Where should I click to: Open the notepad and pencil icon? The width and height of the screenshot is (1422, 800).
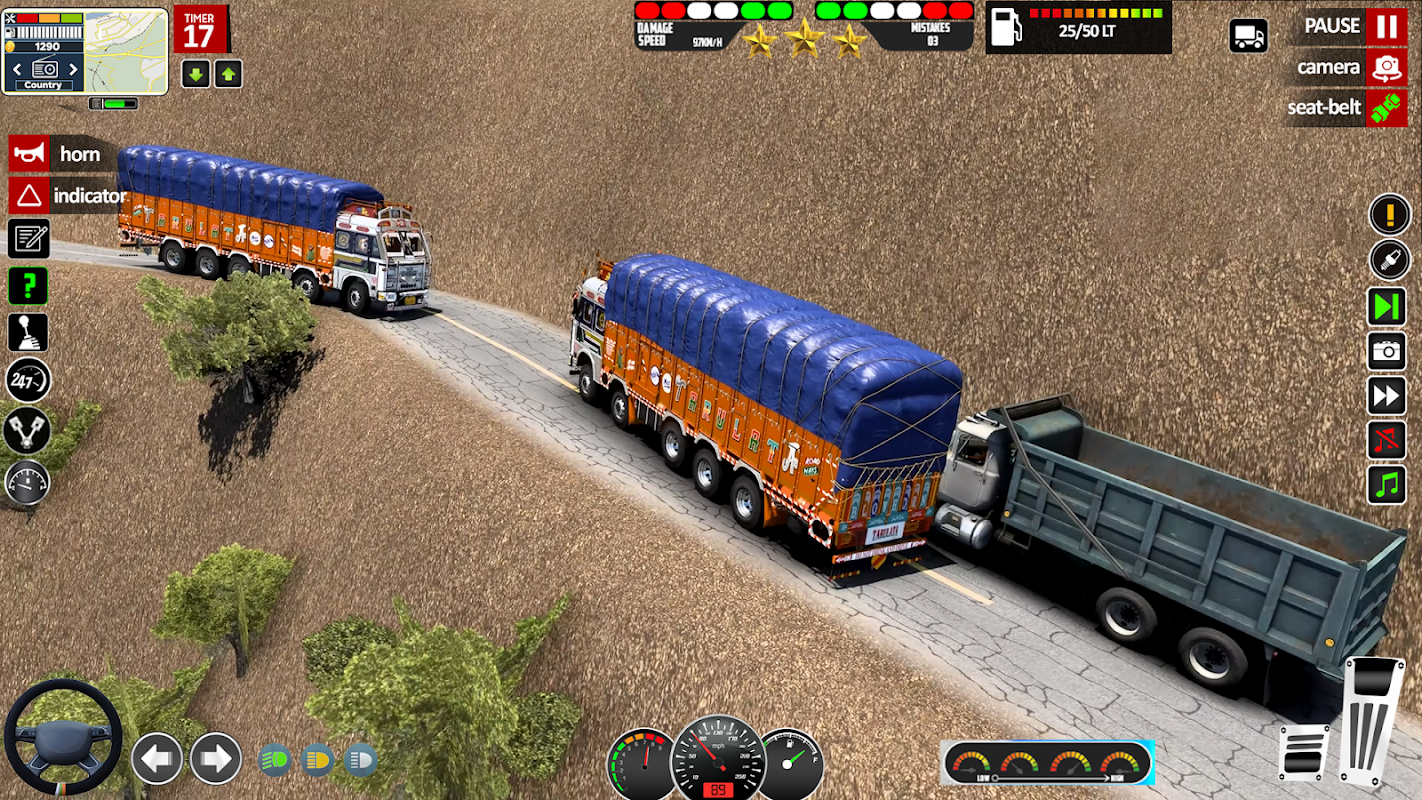(28, 239)
